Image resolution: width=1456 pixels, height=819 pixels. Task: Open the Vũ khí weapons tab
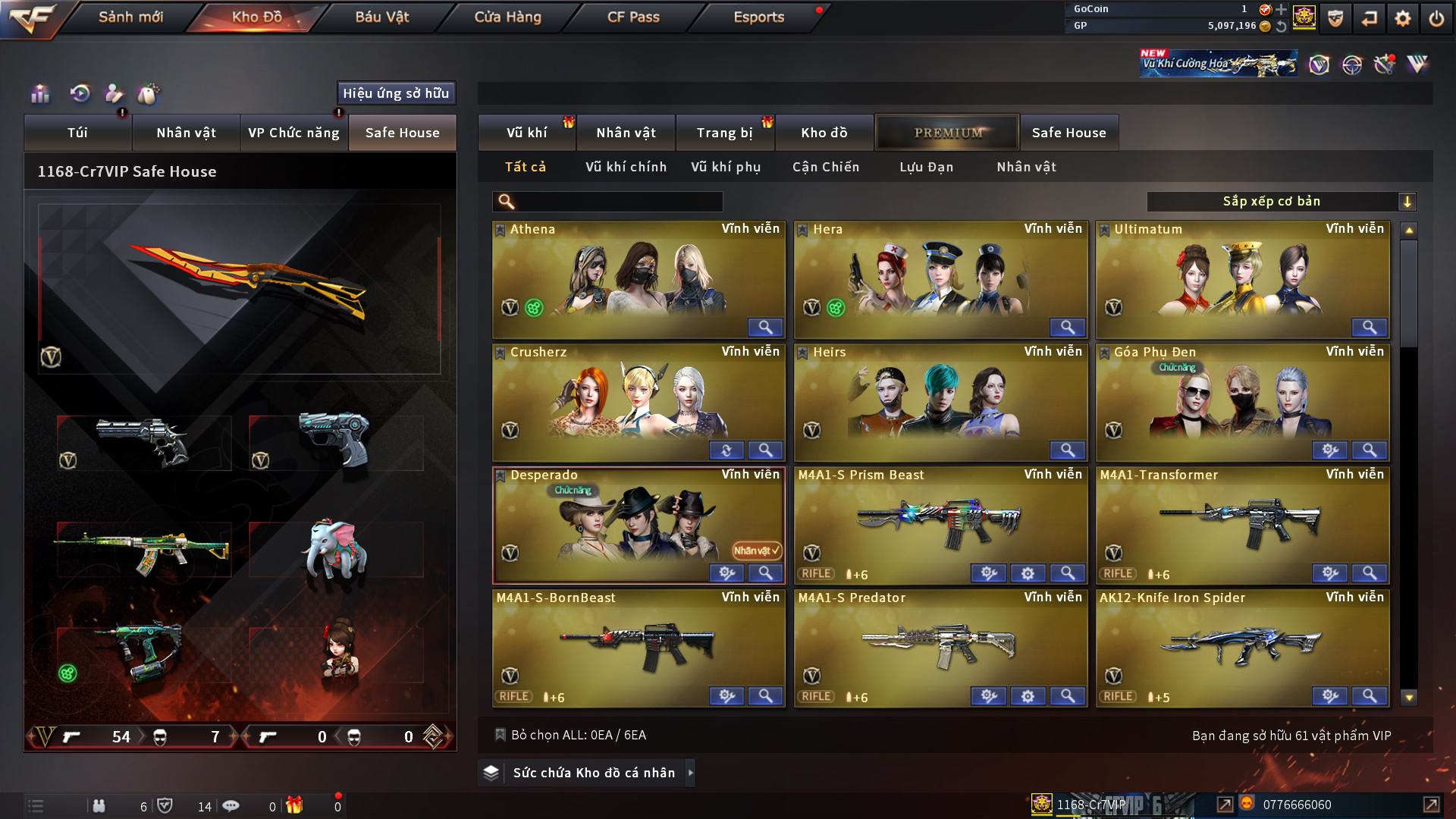point(526,133)
